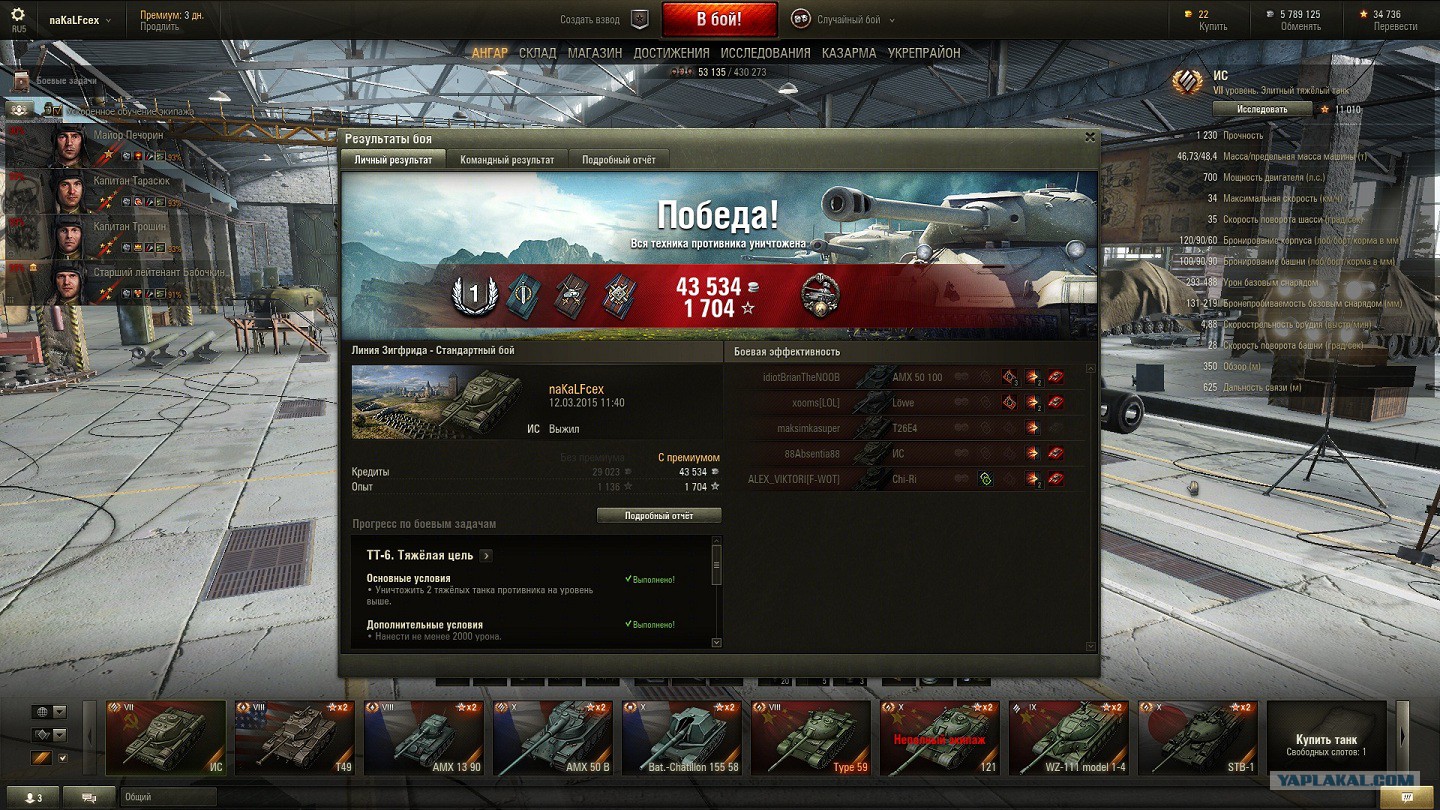This screenshot has height=810, width=1440.
Task: Click the Купить танк slot
Action: [1326, 738]
